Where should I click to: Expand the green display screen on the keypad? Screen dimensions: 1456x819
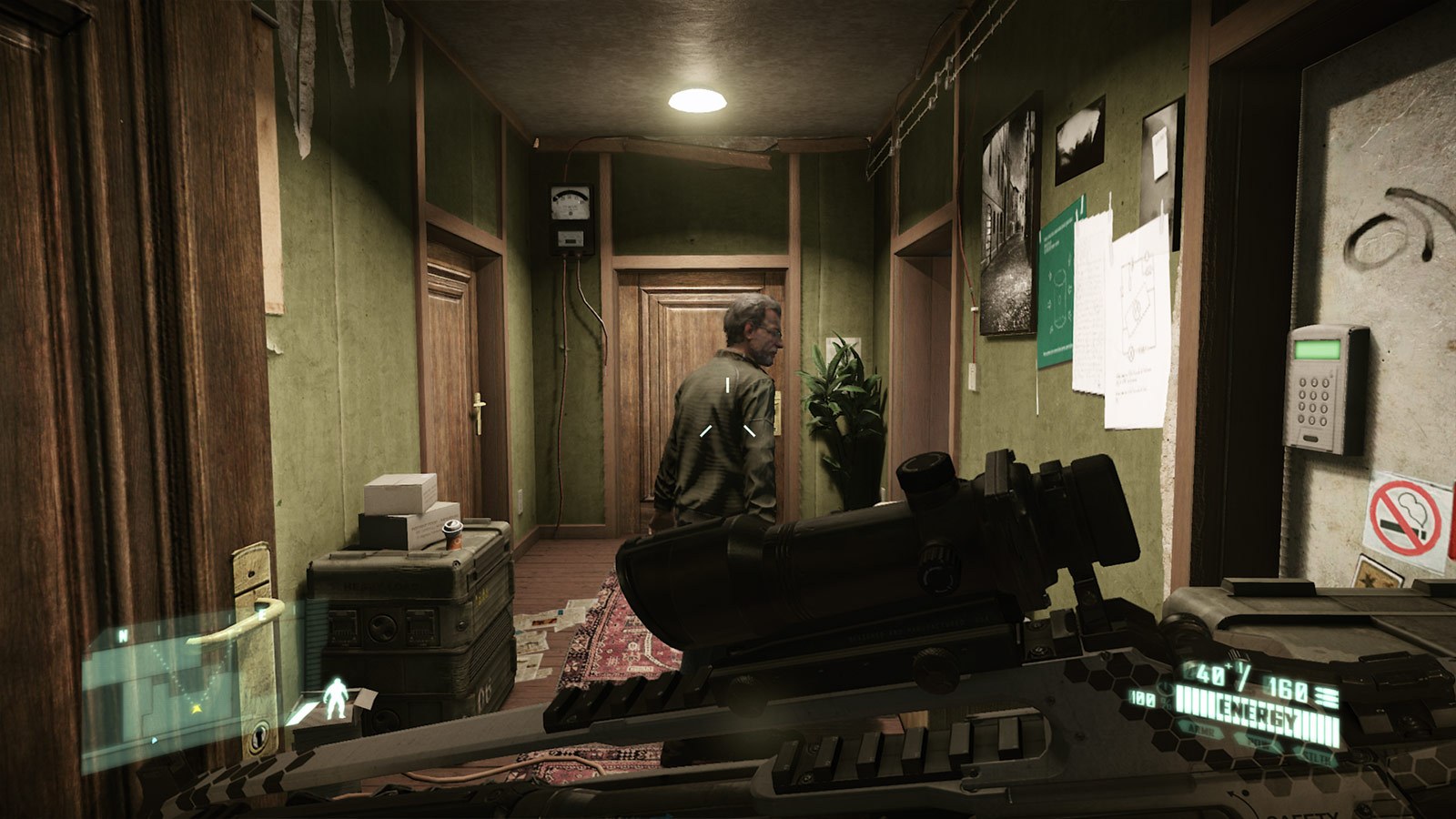[x=1316, y=350]
